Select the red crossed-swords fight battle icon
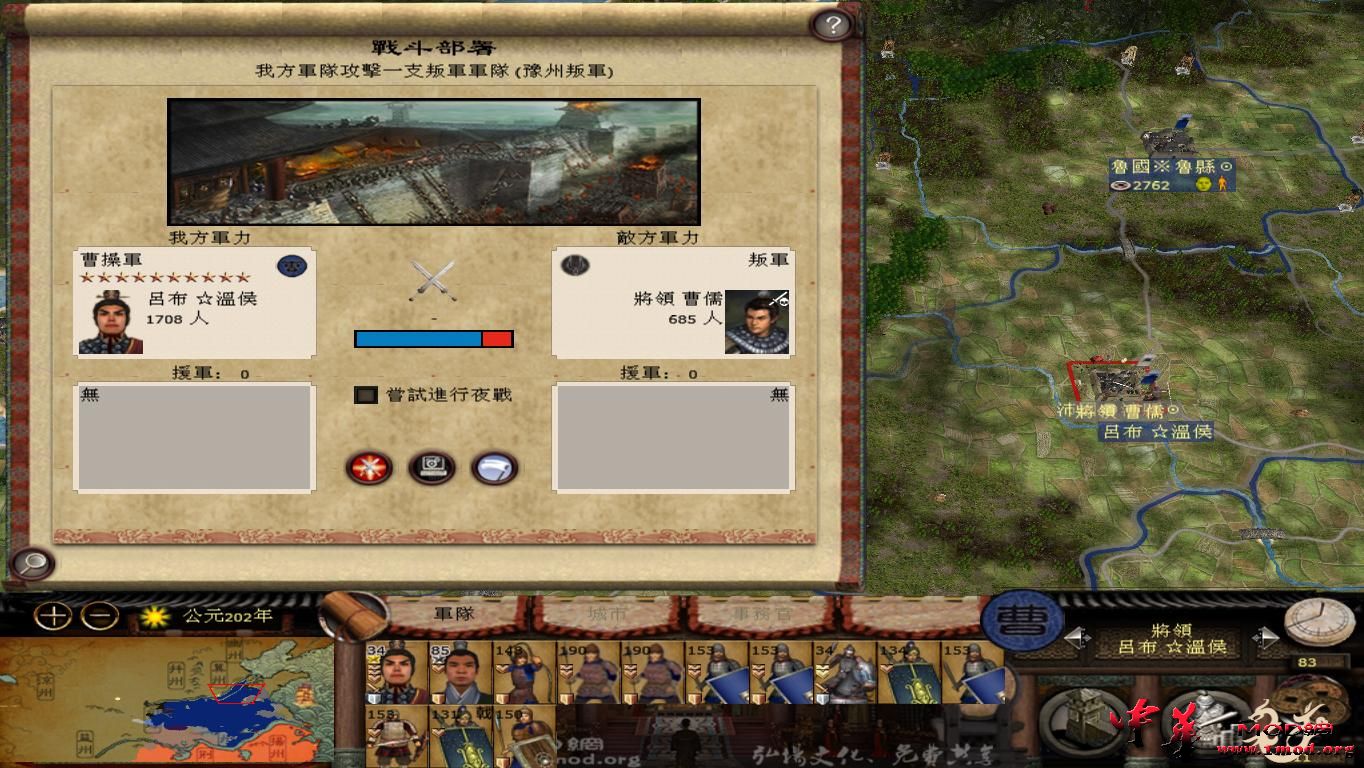The height and width of the screenshot is (768, 1364). [x=370, y=468]
